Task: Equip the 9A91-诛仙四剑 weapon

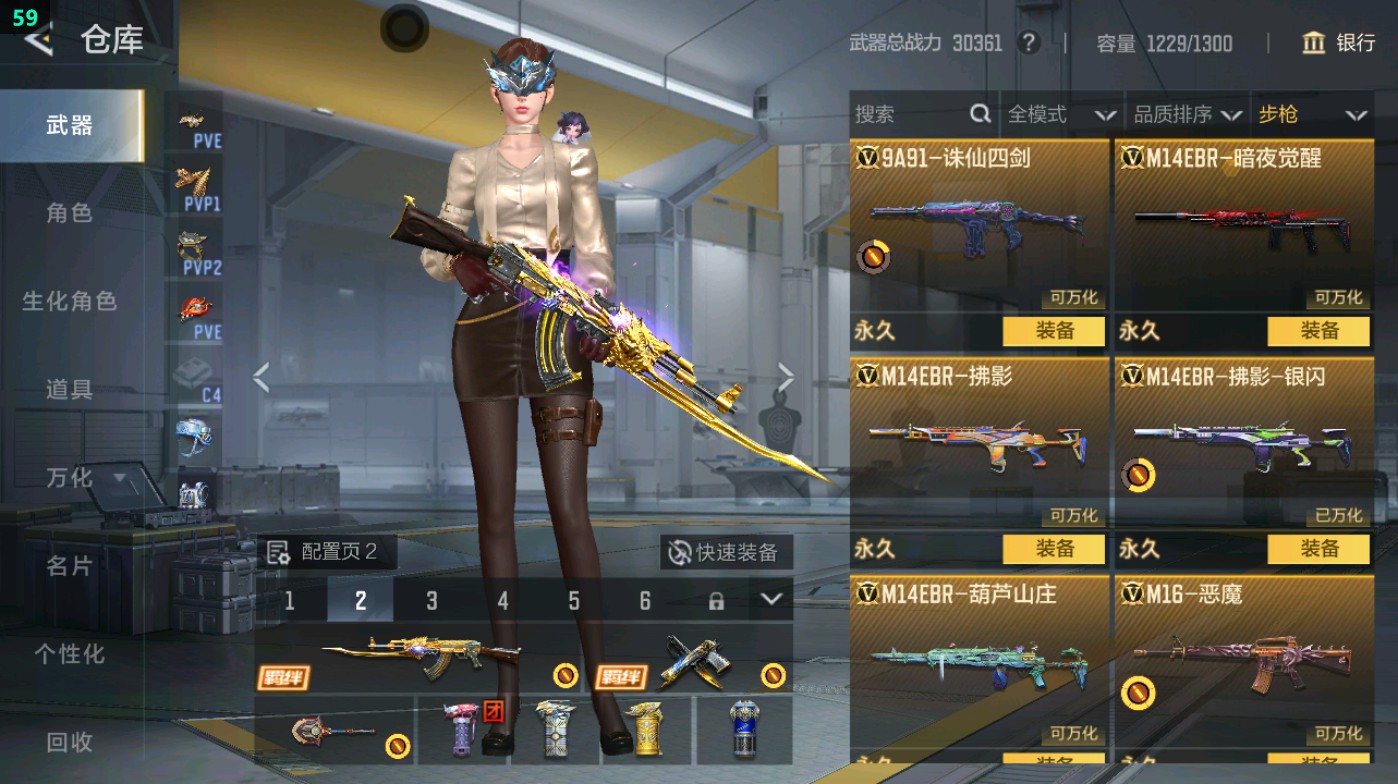Action: (1055, 331)
